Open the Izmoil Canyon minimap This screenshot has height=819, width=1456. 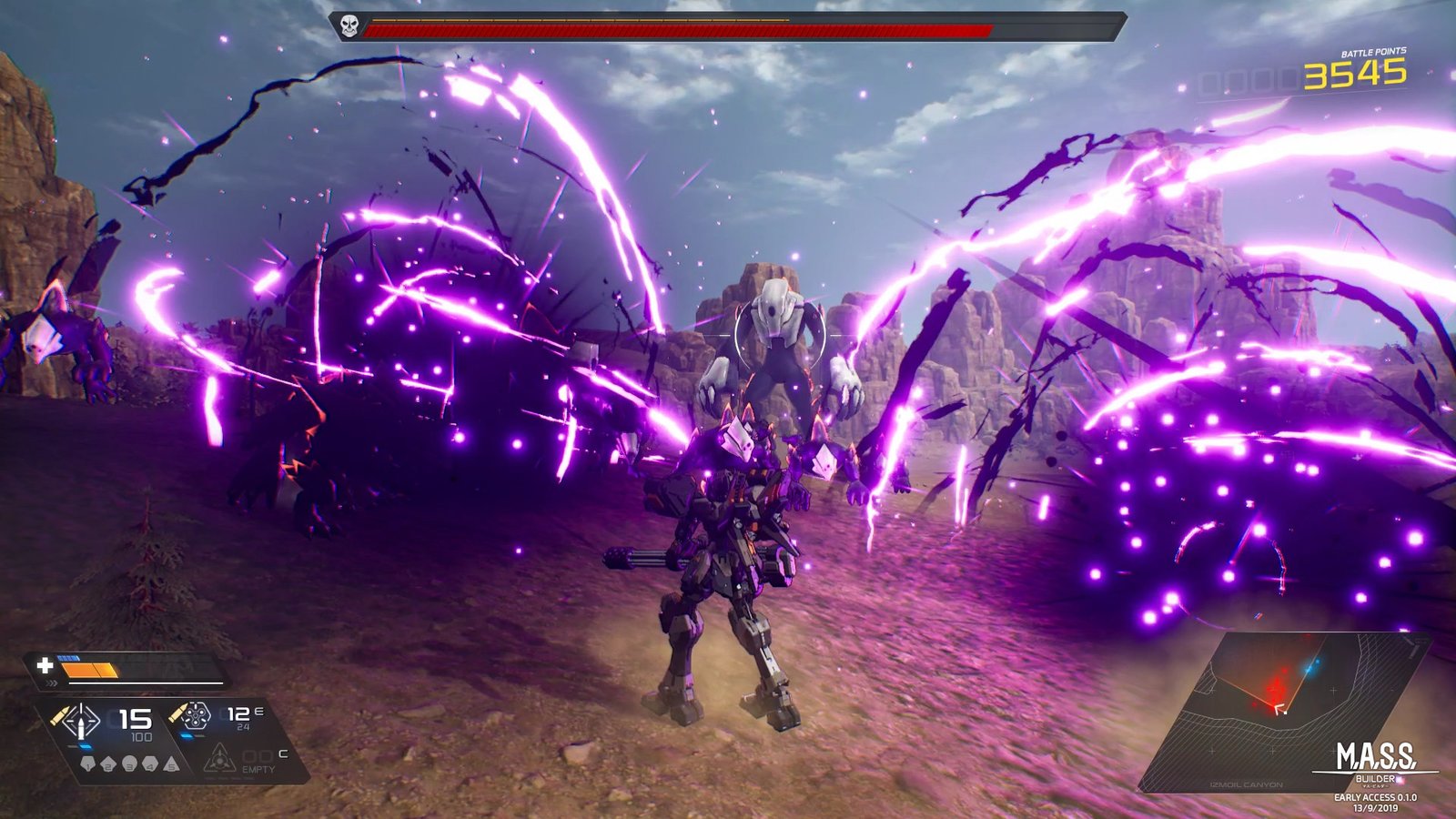point(1283,710)
